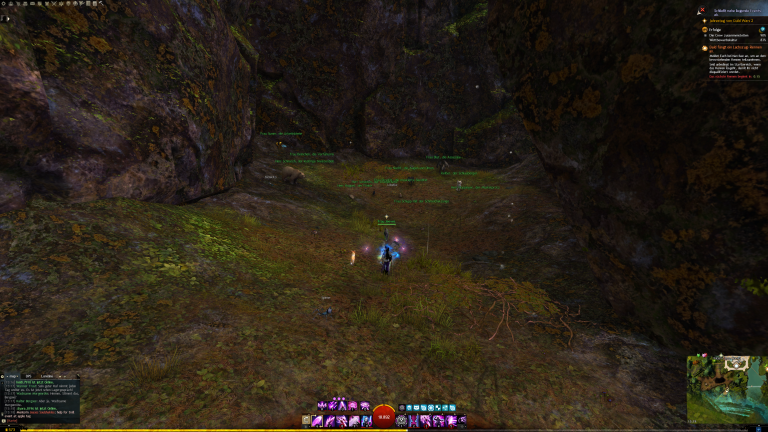Activate the healing skill beside the health orb
This screenshot has height=432, width=768.
(x=403, y=421)
